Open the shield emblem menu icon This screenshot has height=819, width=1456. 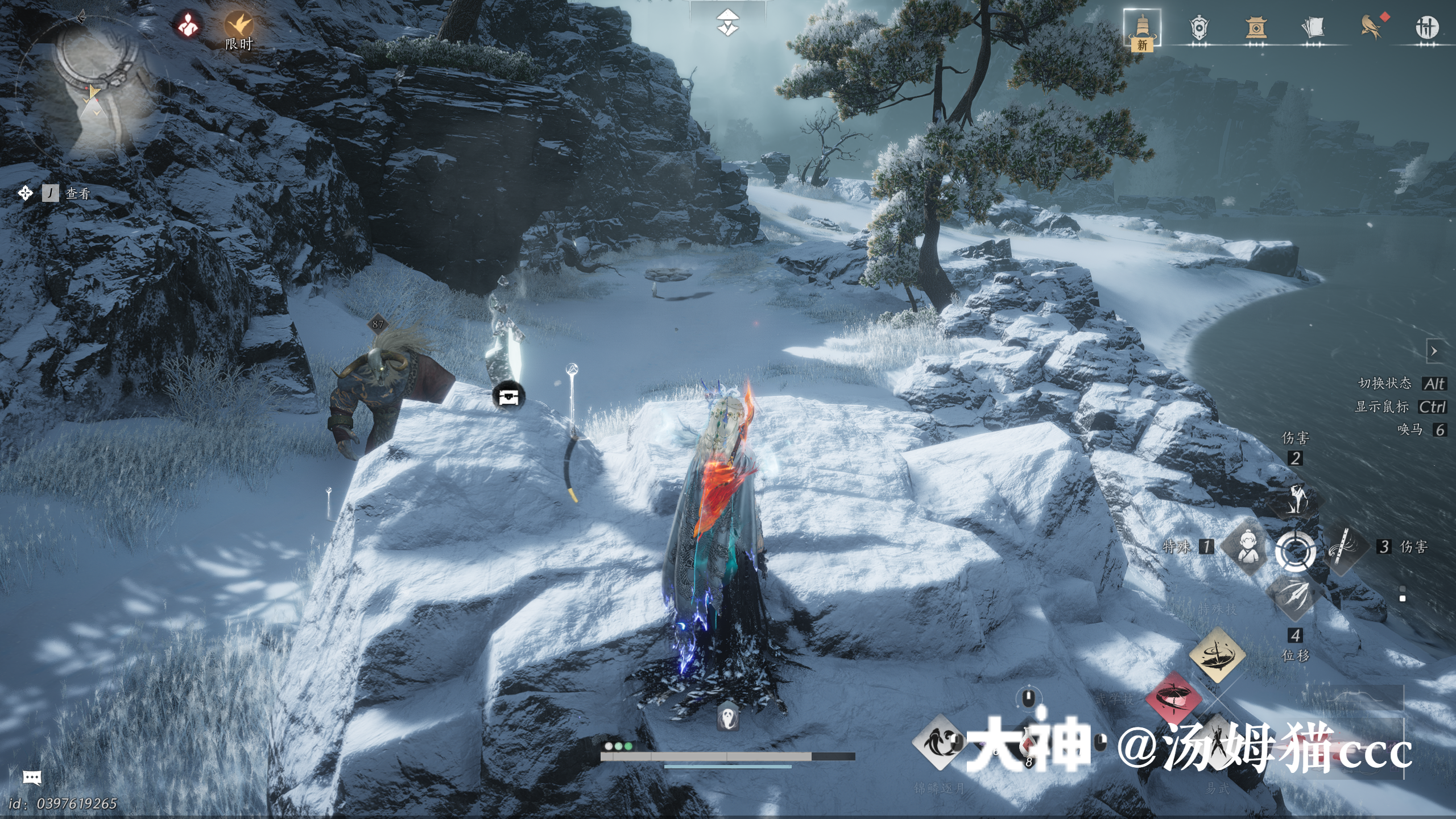click(x=1198, y=27)
